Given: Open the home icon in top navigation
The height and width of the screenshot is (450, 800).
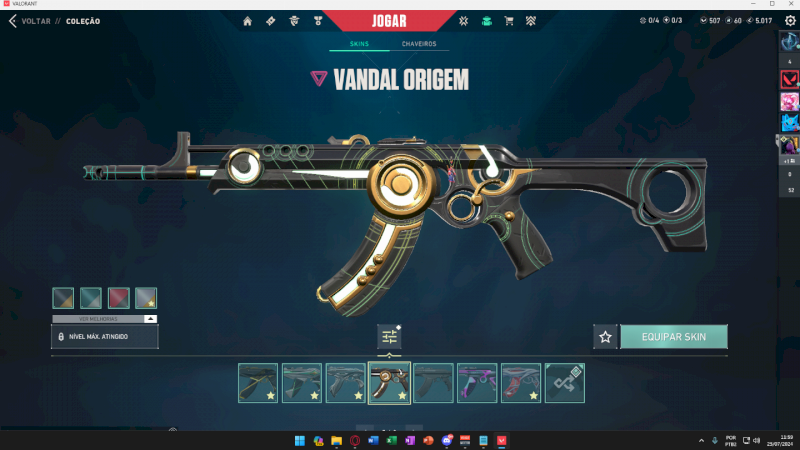Looking at the screenshot, I should pos(248,20).
